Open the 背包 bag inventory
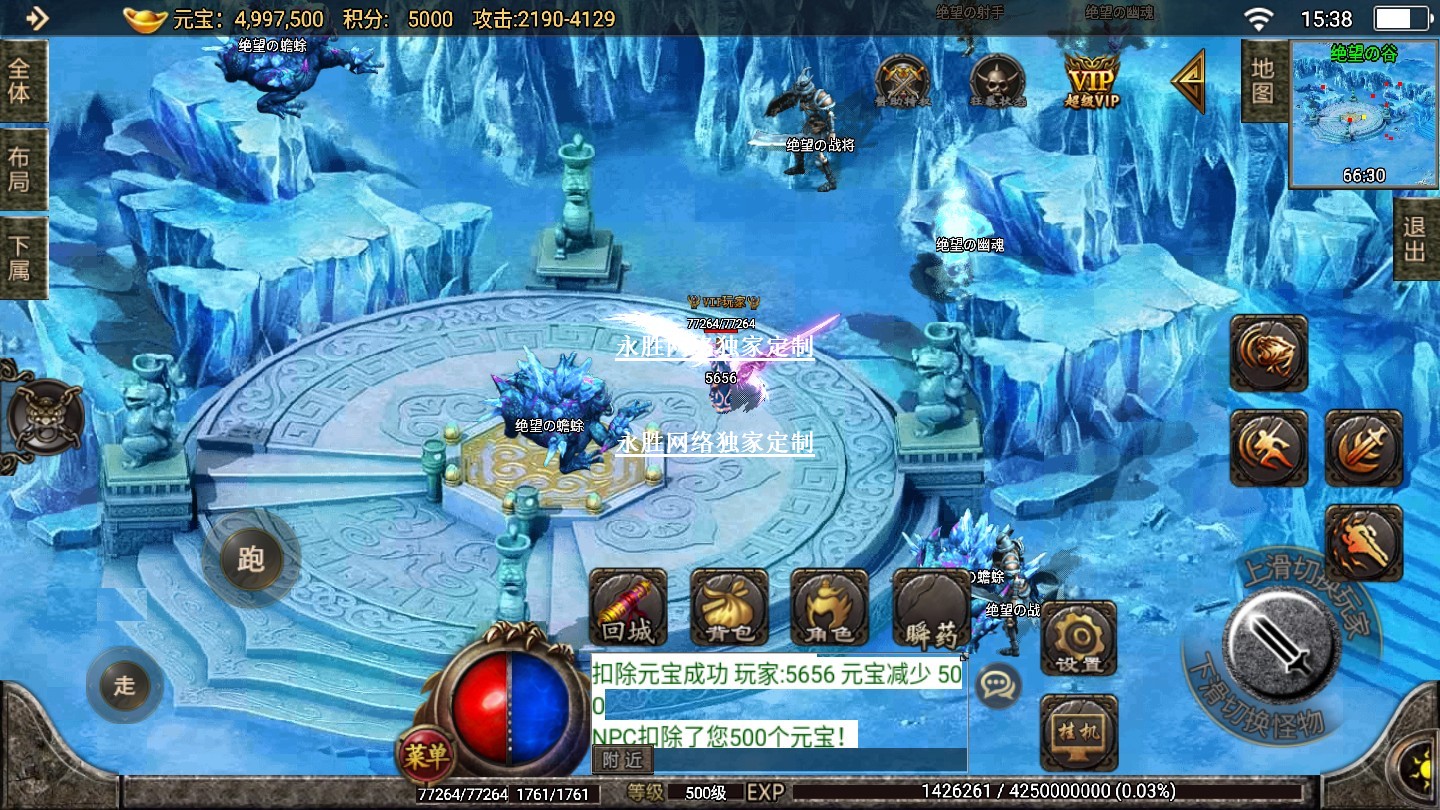The height and width of the screenshot is (810, 1440). [x=729, y=608]
